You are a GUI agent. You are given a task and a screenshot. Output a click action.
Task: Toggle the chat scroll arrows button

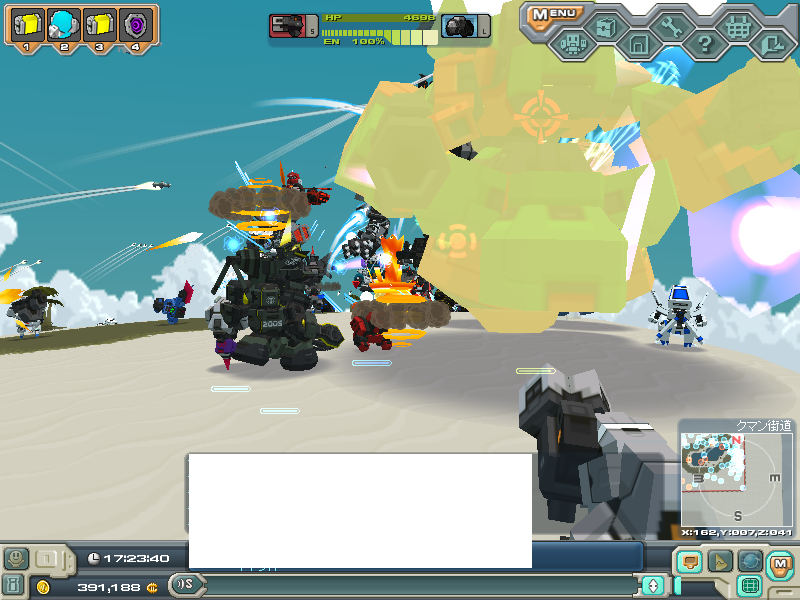click(653, 585)
